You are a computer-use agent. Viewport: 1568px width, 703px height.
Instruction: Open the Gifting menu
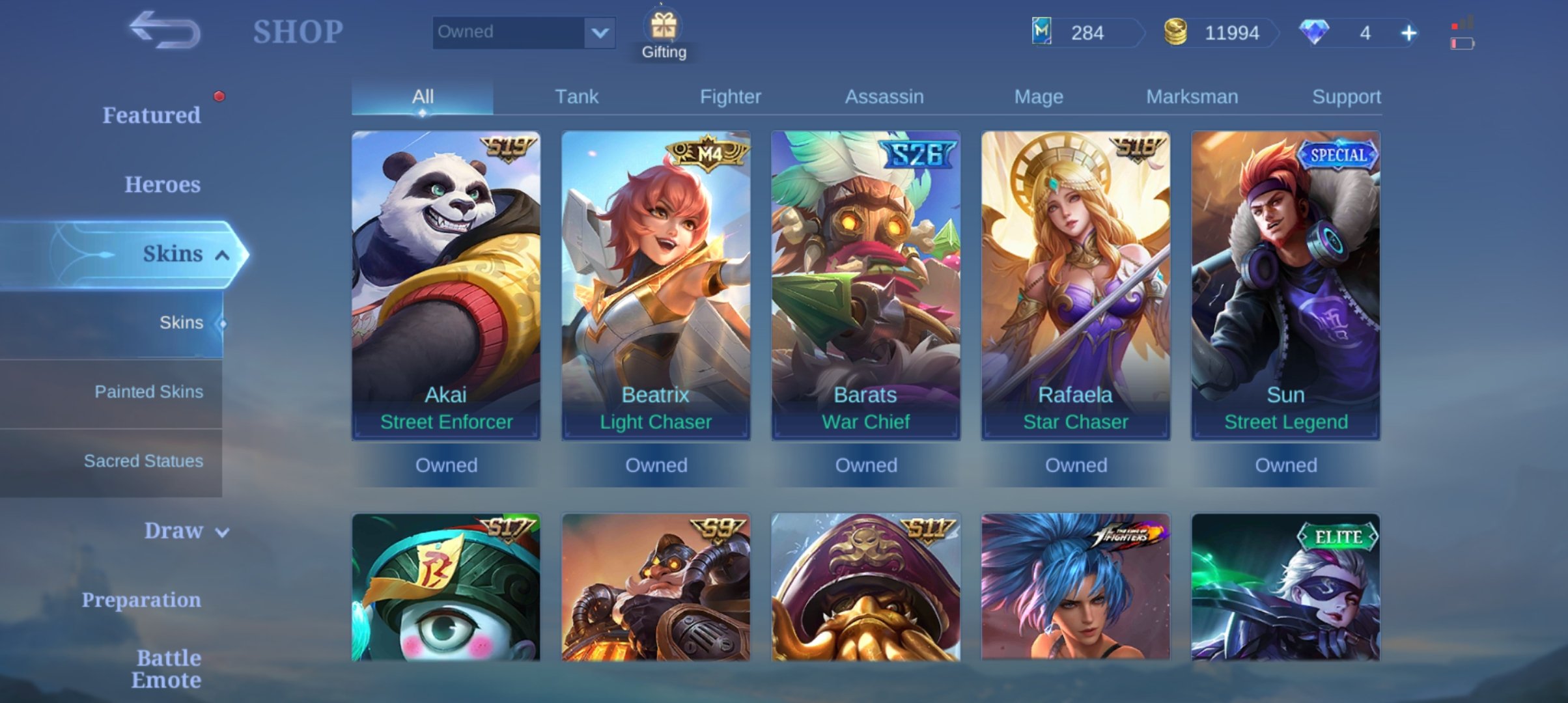pos(664,35)
